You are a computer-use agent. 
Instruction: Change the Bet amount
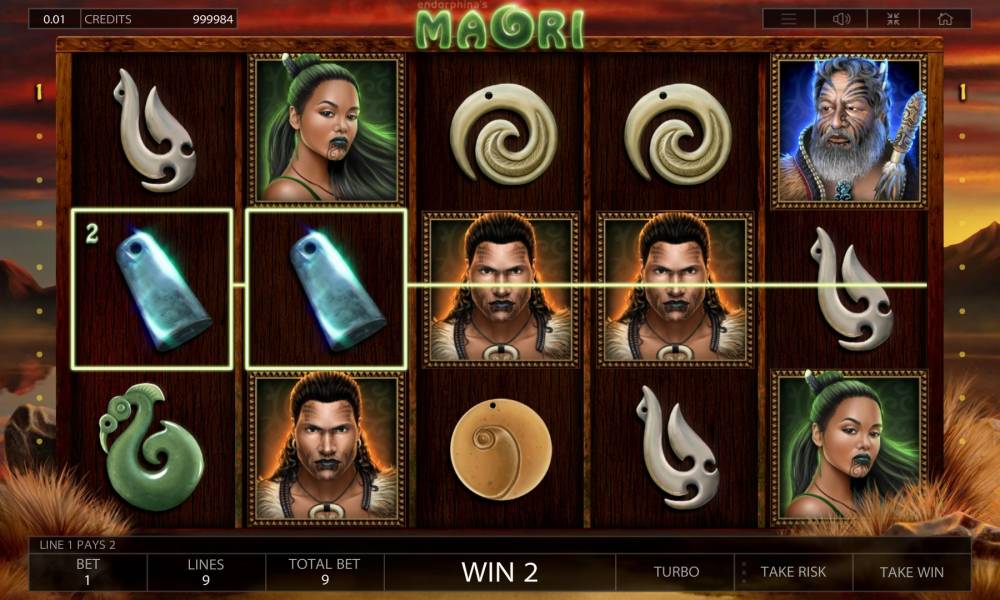(x=88, y=572)
